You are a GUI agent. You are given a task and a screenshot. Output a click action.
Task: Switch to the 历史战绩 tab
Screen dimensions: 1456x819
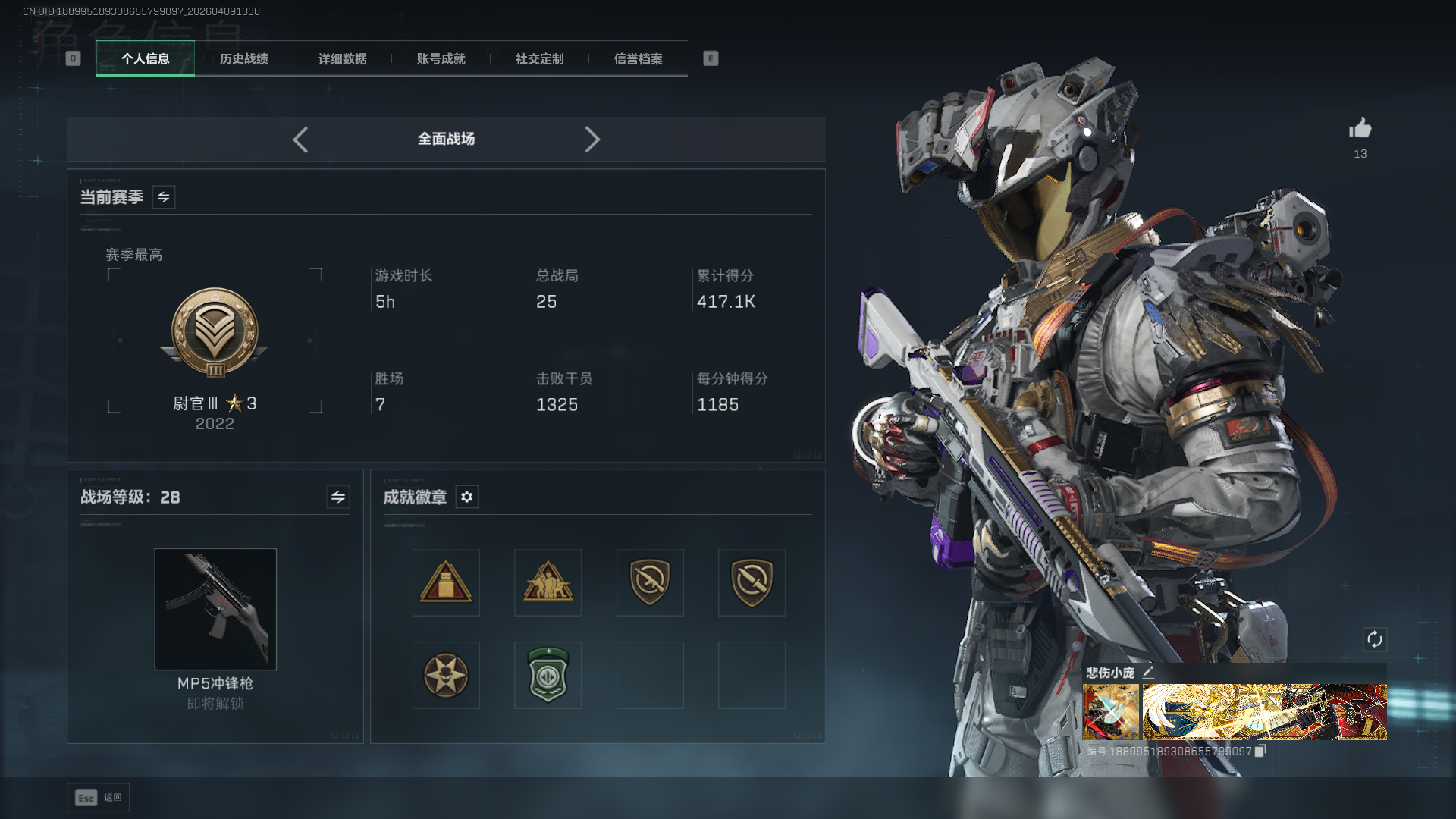(x=243, y=59)
